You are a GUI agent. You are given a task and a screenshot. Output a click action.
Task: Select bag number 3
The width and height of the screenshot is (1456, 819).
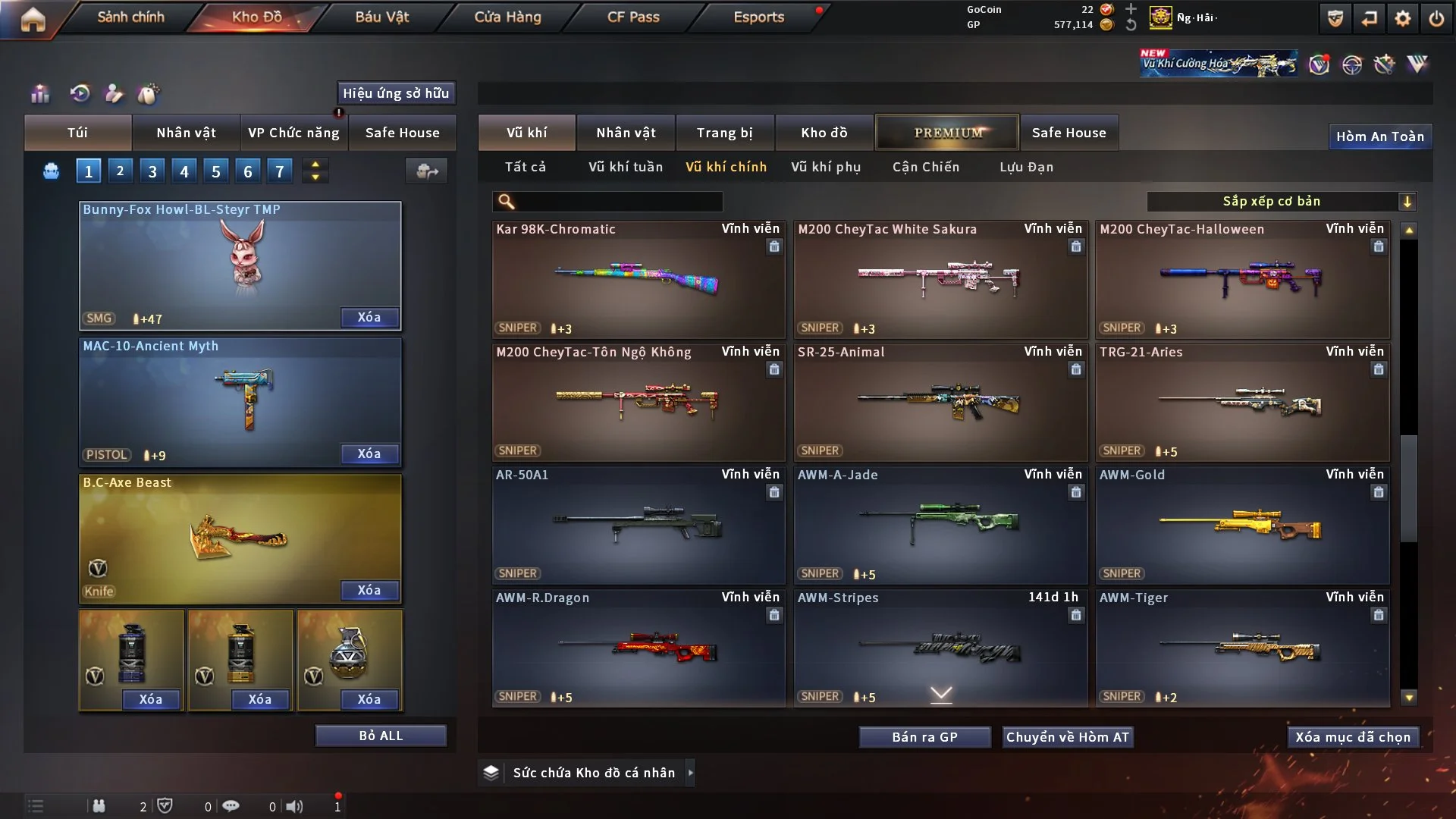coord(152,171)
